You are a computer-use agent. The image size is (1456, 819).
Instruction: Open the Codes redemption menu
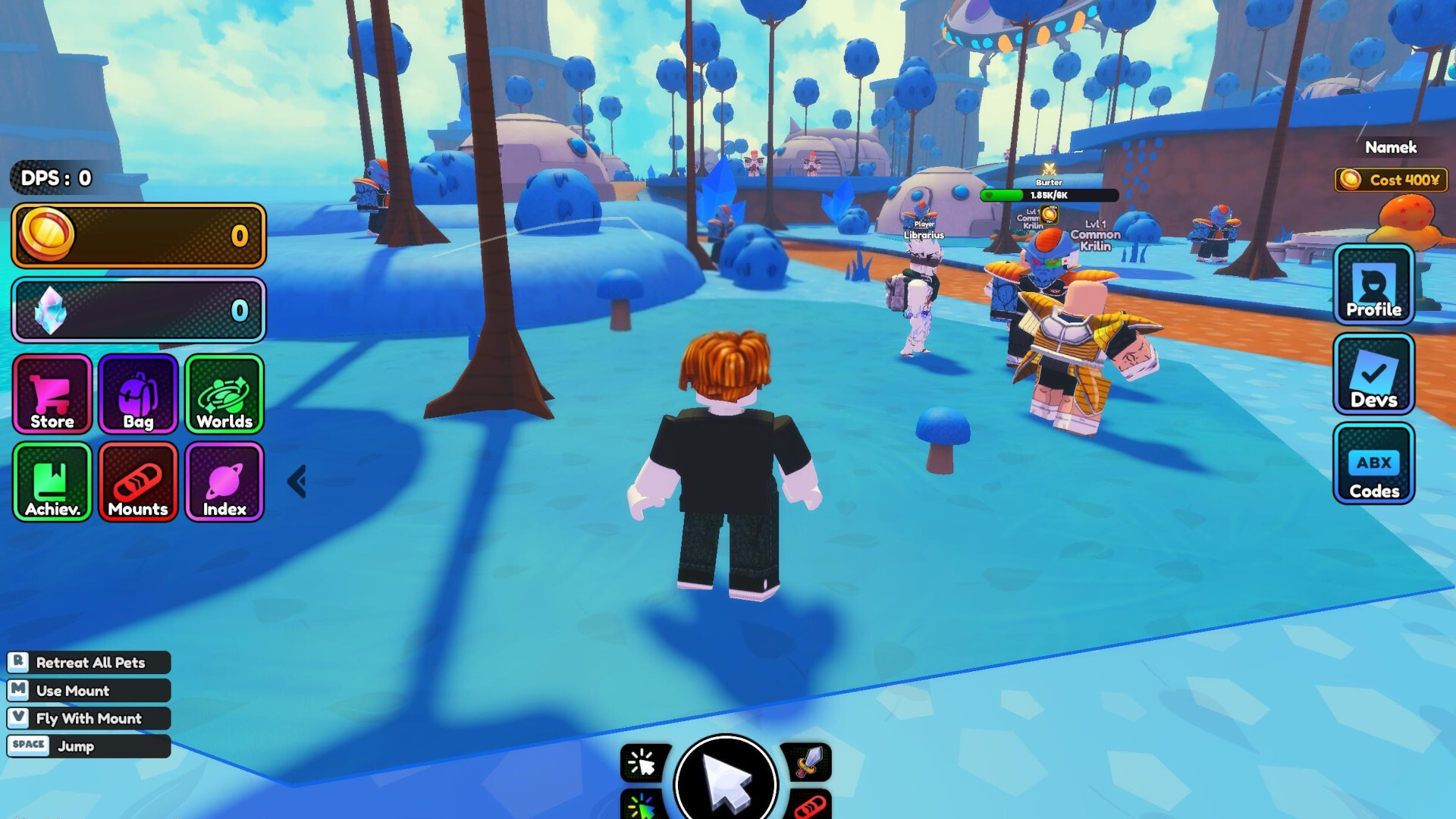pos(1373,464)
